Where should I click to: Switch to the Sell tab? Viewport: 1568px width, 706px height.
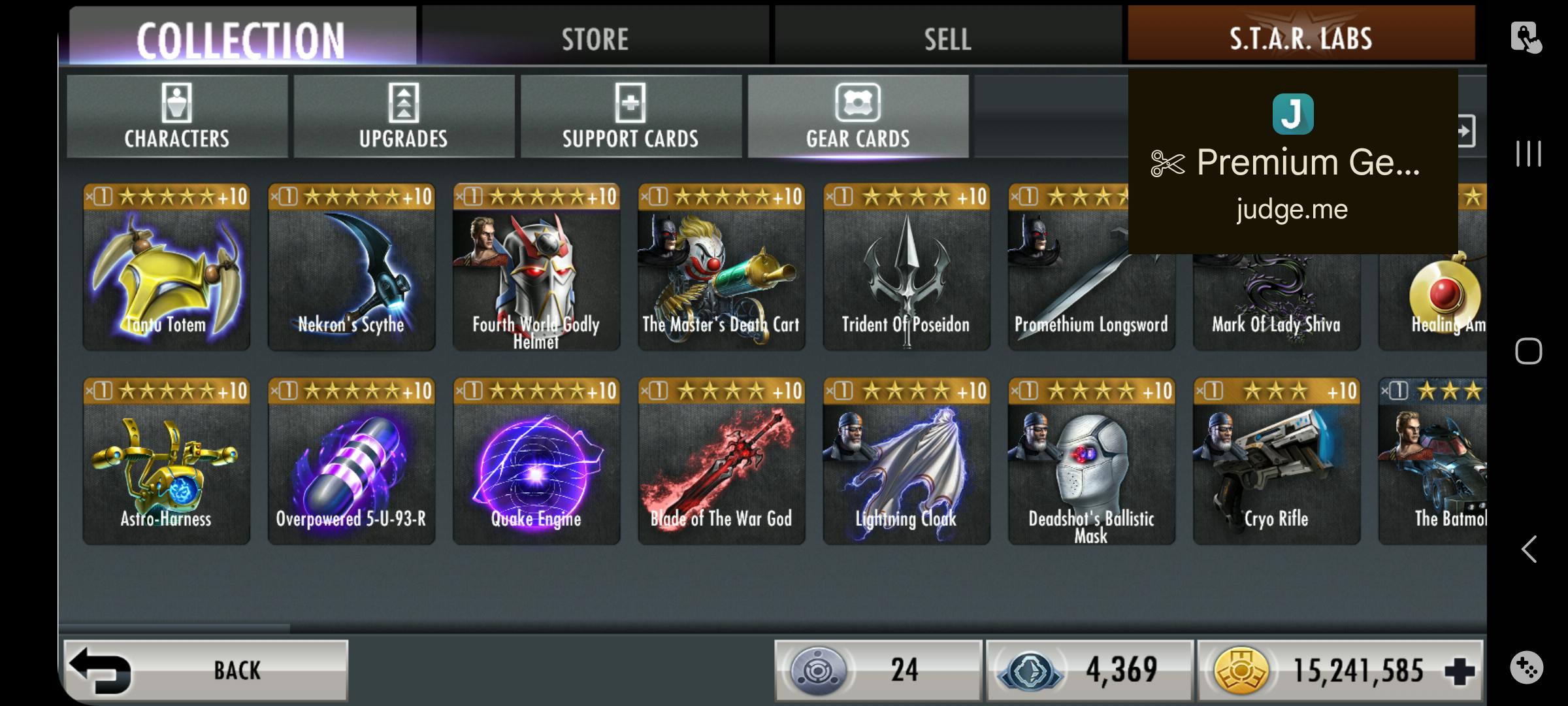[947, 38]
